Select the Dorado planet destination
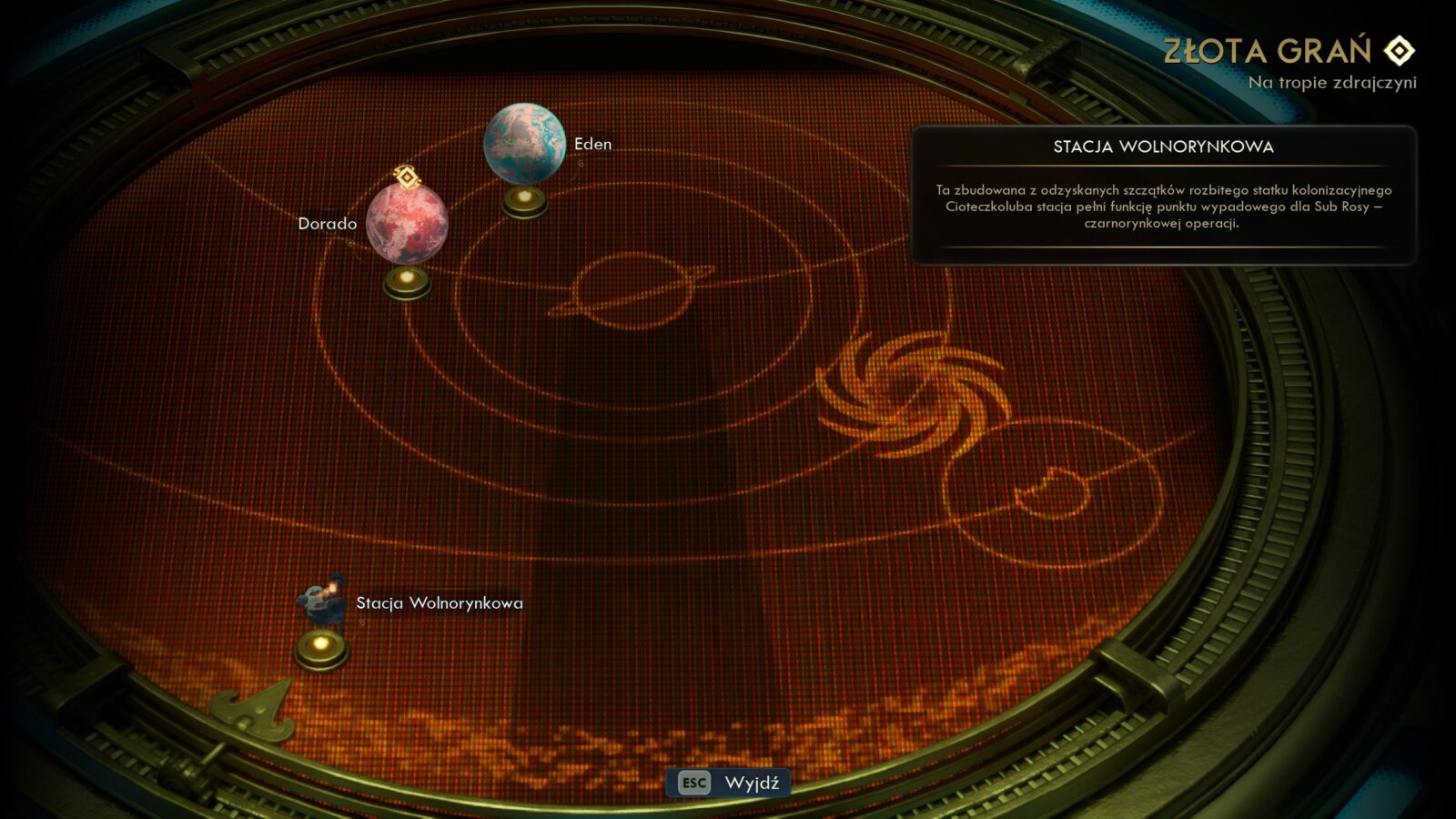Viewport: 1456px width, 819px height. click(x=407, y=224)
